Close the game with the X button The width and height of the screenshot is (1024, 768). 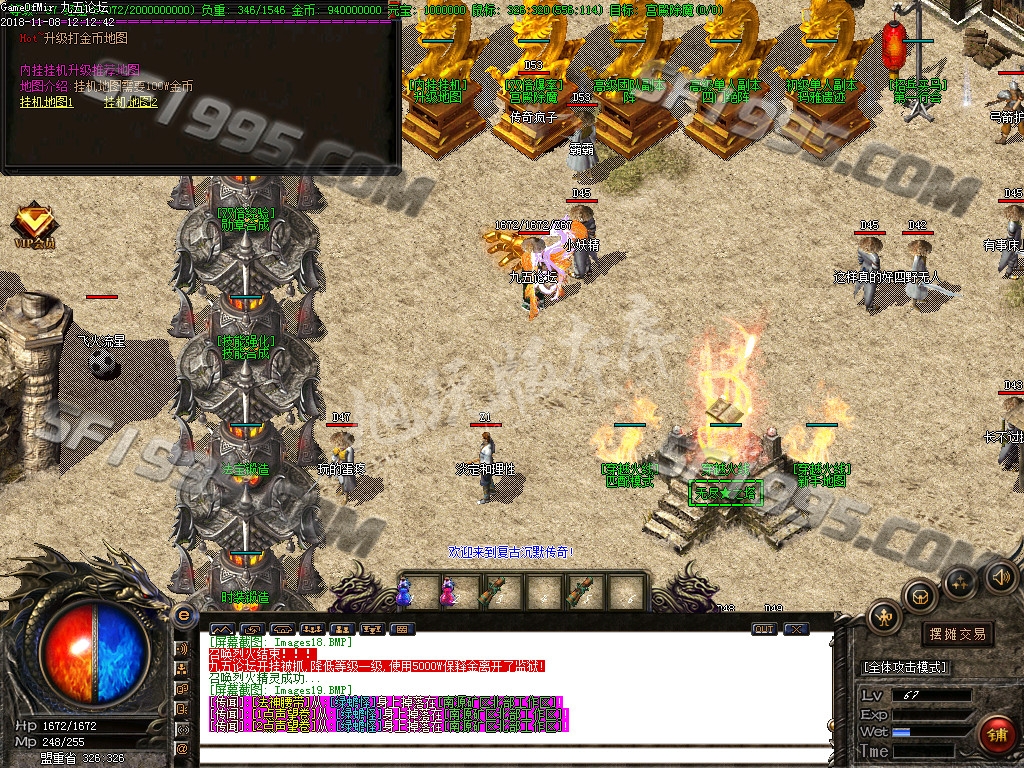click(796, 629)
